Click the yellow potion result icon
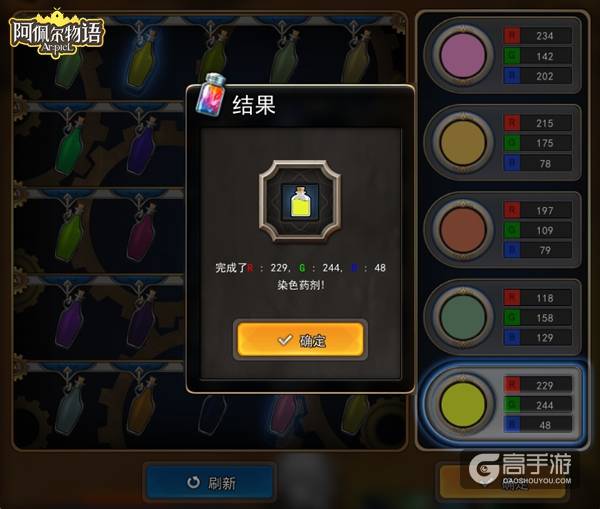Screen dimensions: 600x509 pyautogui.click(x=300, y=203)
